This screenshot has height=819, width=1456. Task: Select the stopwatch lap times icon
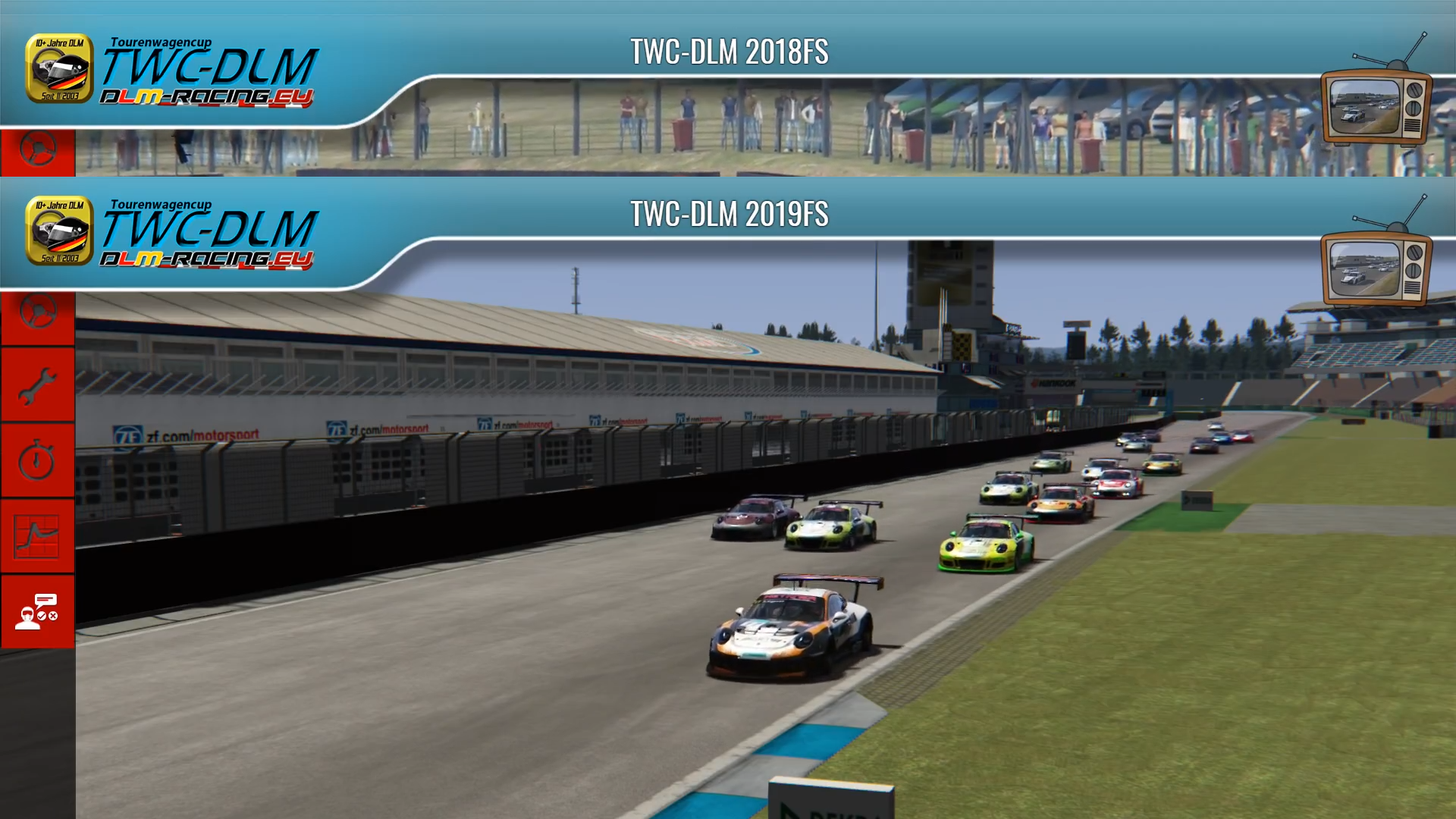pyautogui.click(x=37, y=460)
